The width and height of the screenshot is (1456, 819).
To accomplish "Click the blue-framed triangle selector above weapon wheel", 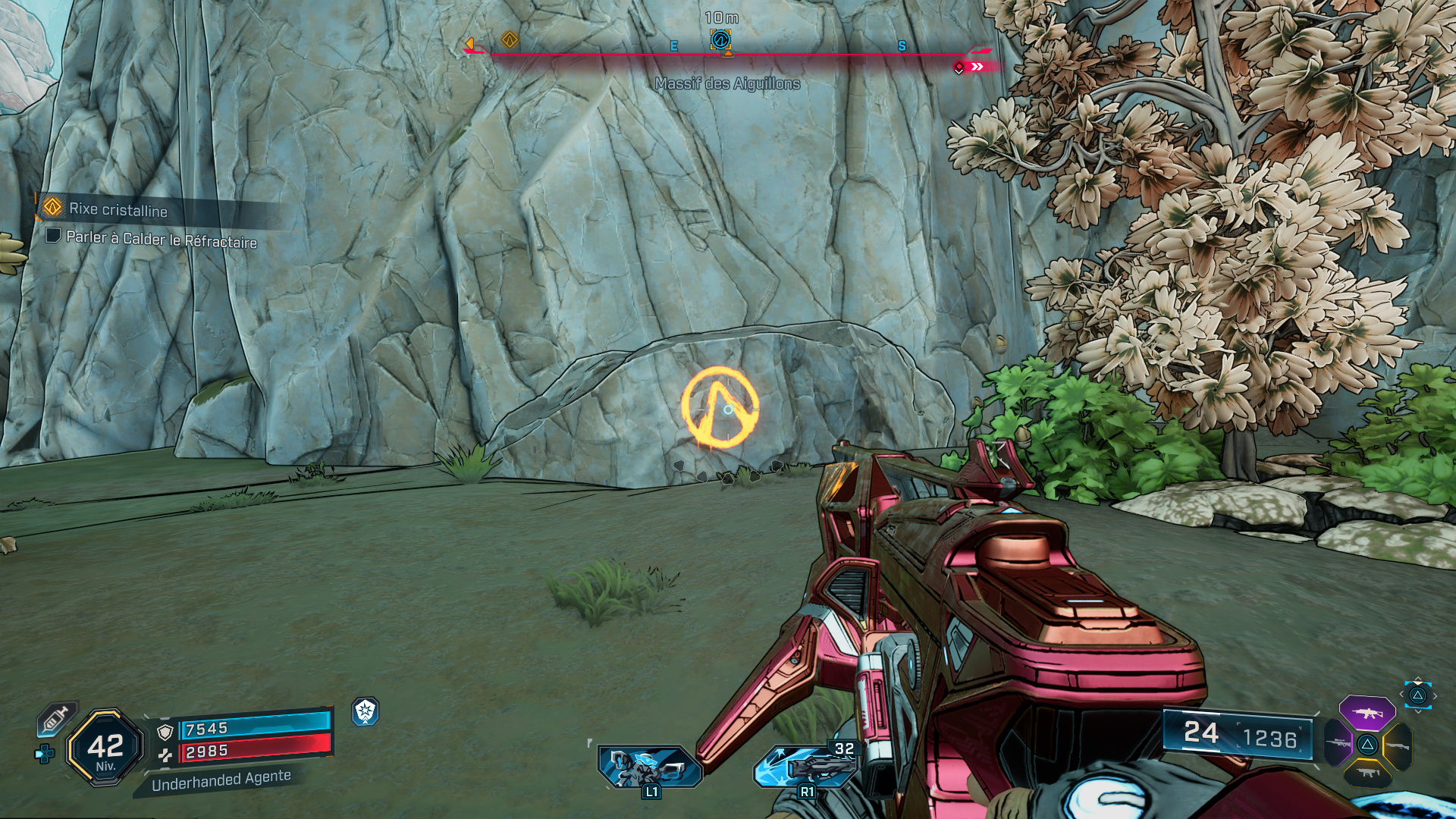I will 1417,695.
